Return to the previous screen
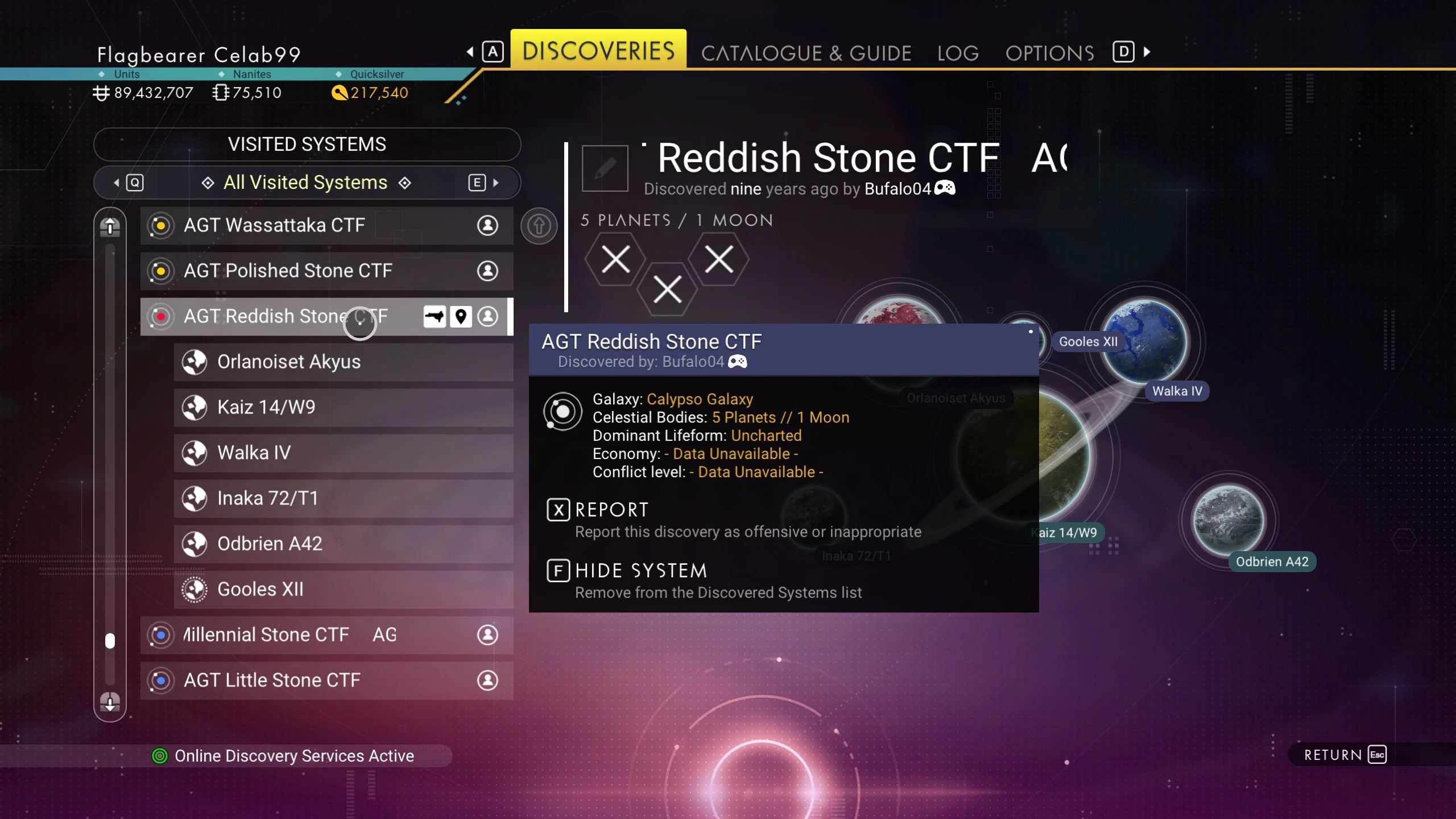The height and width of the screenshot is (819, 1456). click(1345, 755)
